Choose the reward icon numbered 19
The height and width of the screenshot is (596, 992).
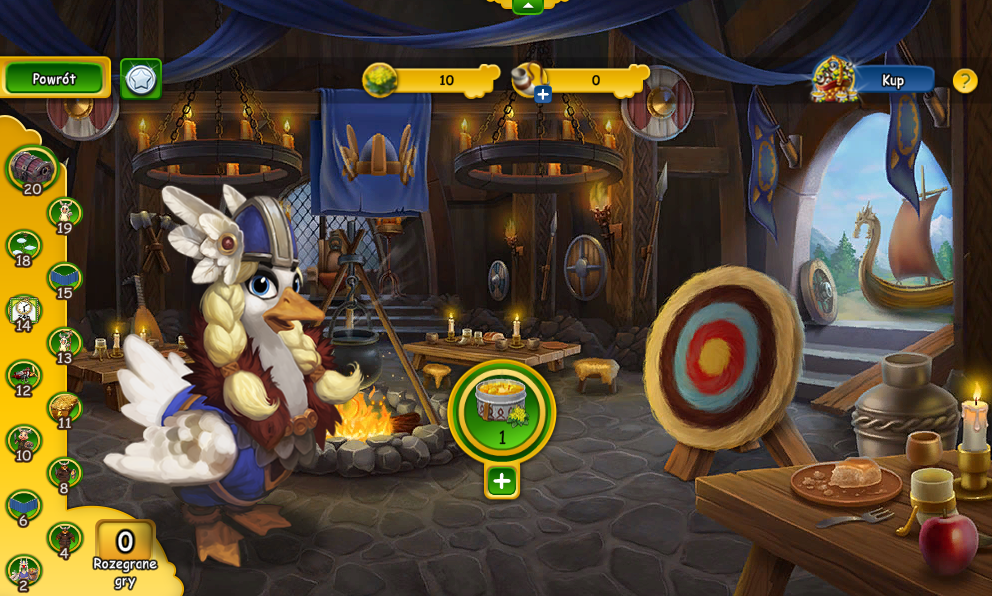tap(65, 212)
